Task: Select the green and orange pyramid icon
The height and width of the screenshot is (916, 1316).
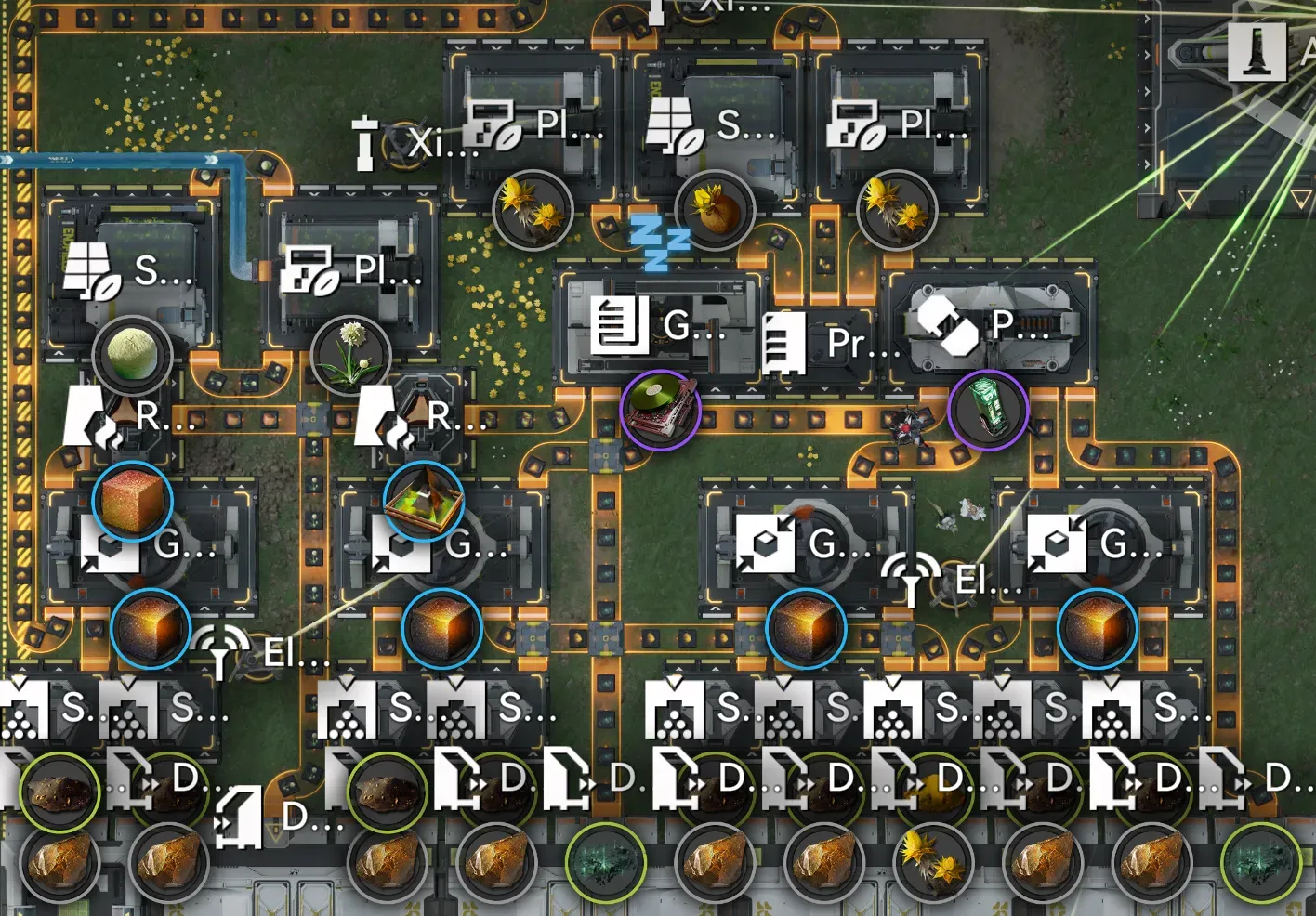Action: pyautogui.click(x=424, y=501)
